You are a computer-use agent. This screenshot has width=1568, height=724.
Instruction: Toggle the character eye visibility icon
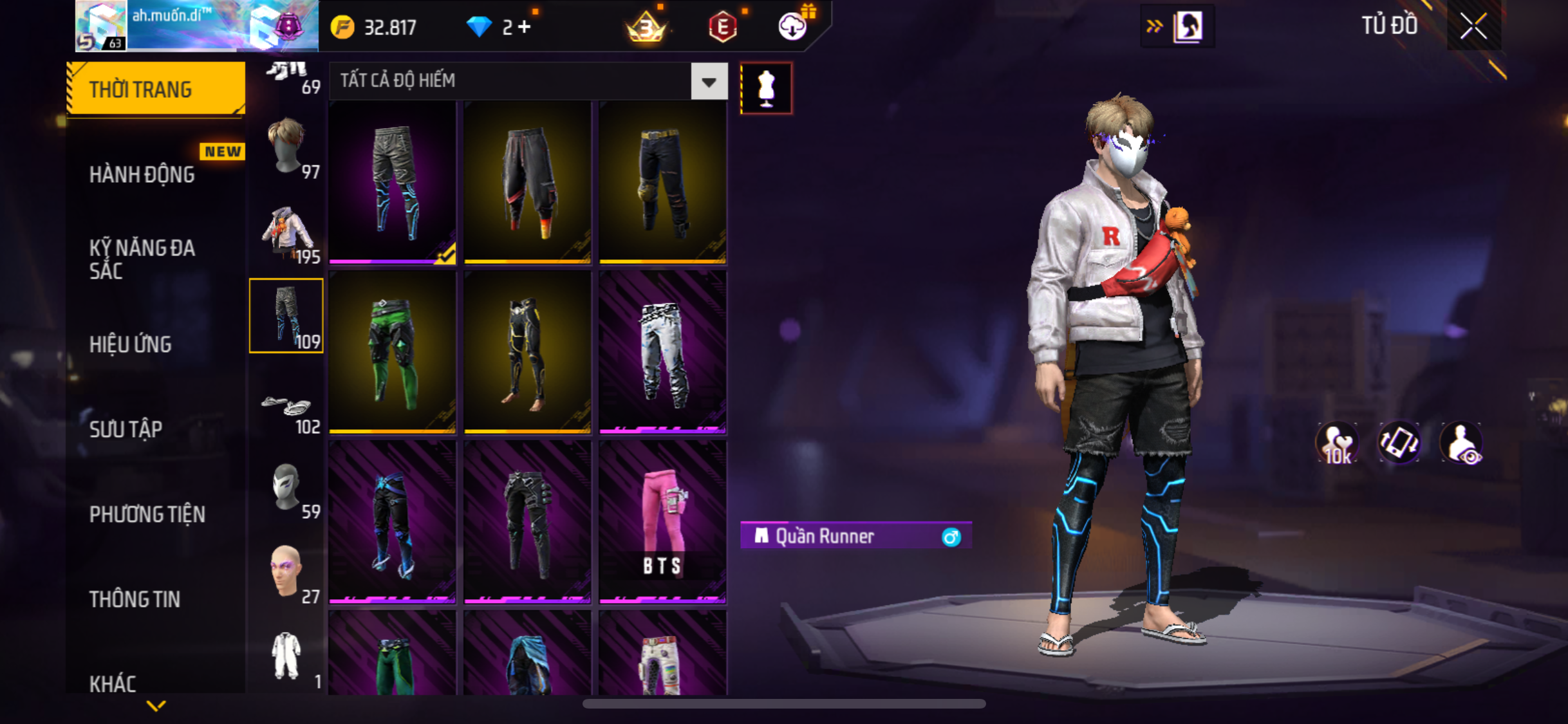pyautogui.click(x=1461, y=443)
